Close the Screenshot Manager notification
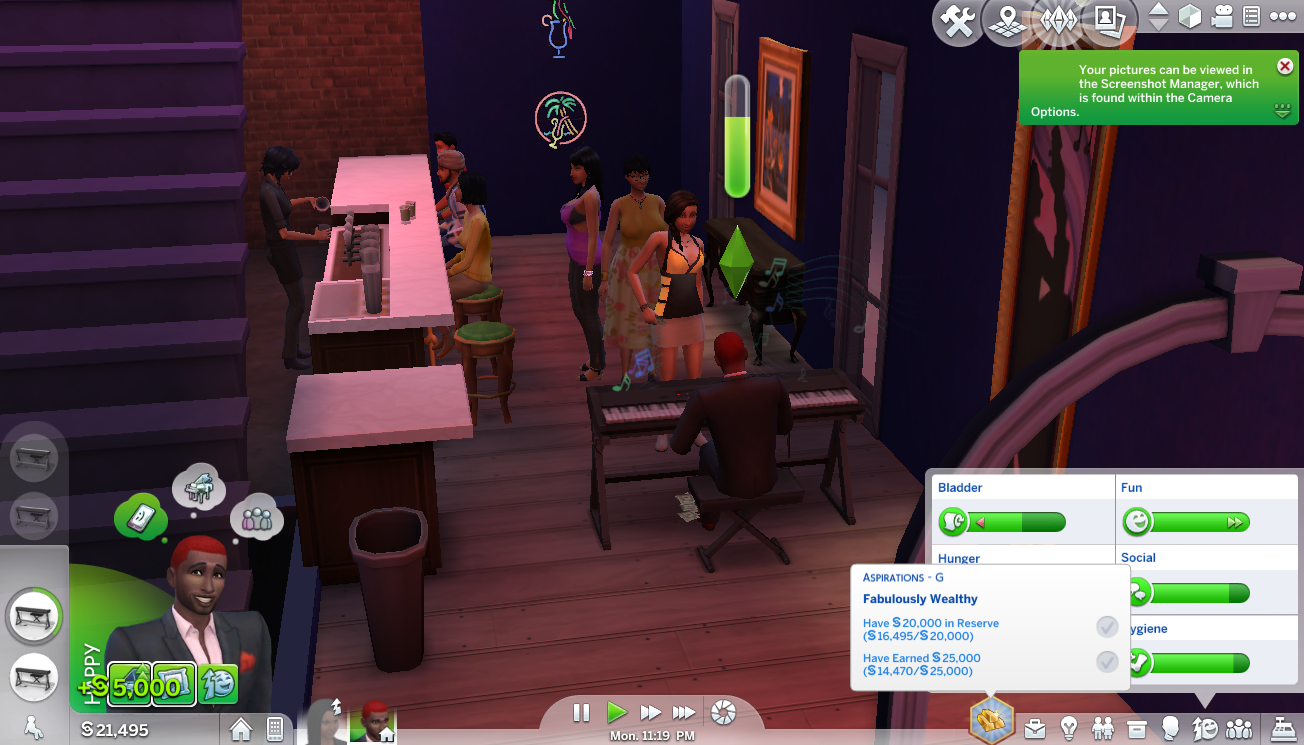 1285,67
